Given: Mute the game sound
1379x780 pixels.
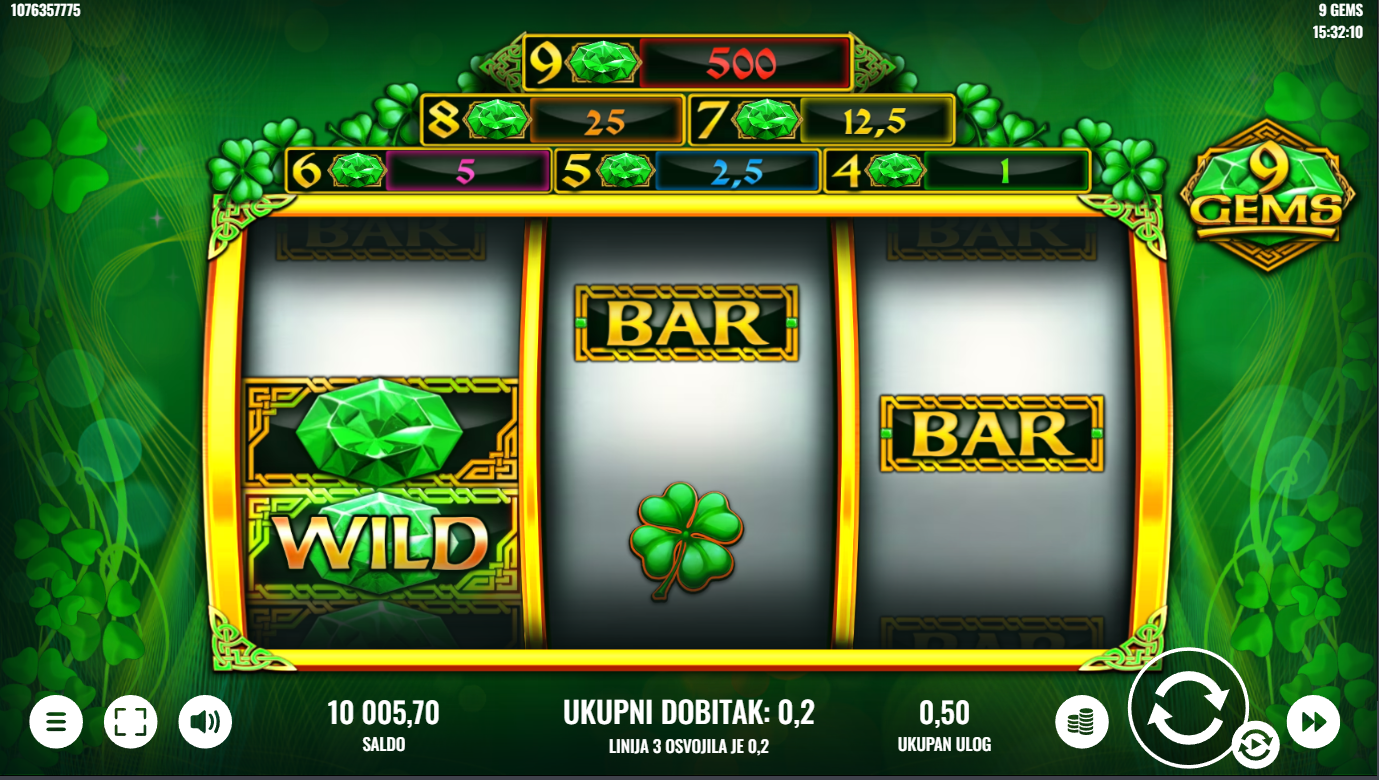Looking at the screenshot, I should click(205, 722).
